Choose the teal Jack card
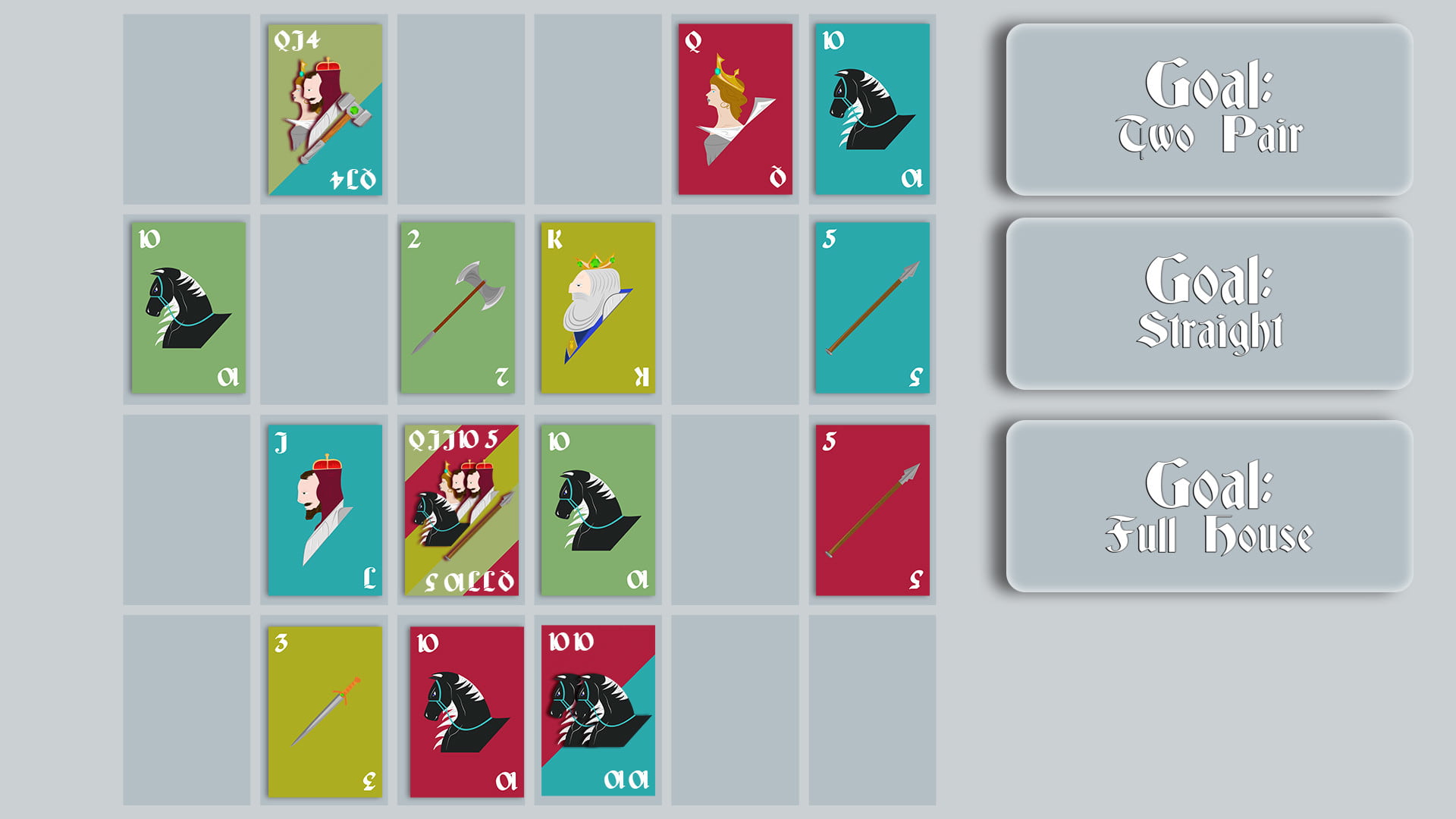Image resolution: width=1456 pixels, height=819 pixels. pos(325,508)
